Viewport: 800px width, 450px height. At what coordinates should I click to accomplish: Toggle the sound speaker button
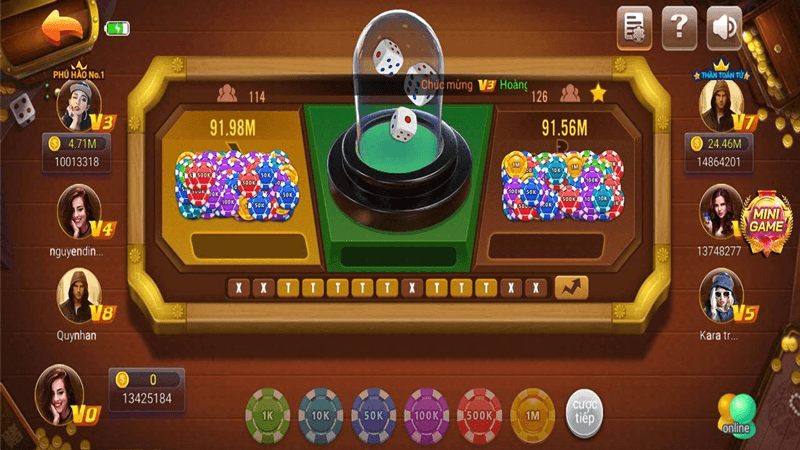(x=724, y=26)
